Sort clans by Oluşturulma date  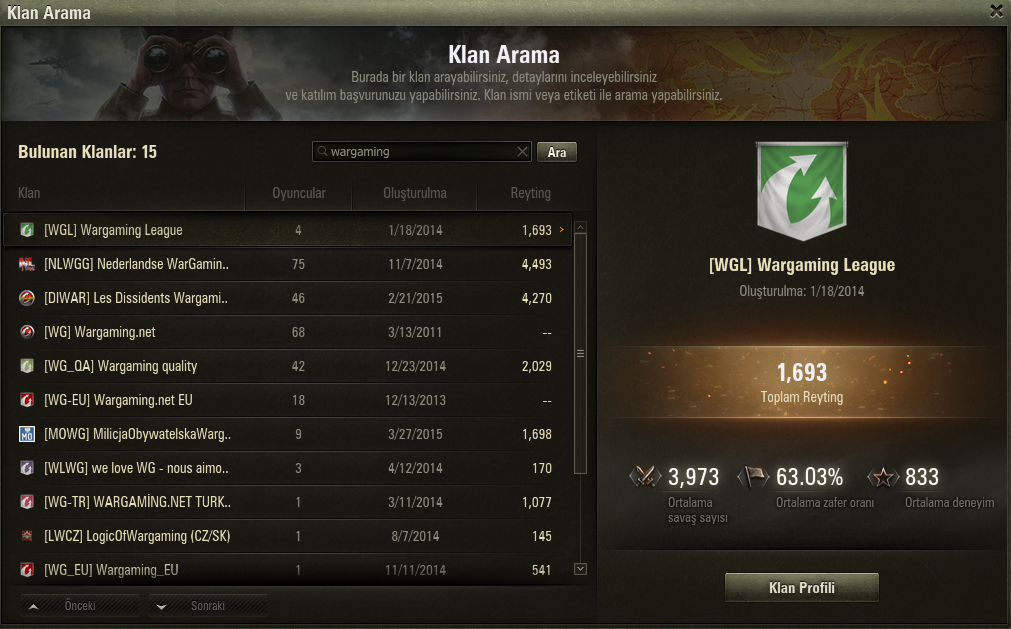(x=414, y=193)
